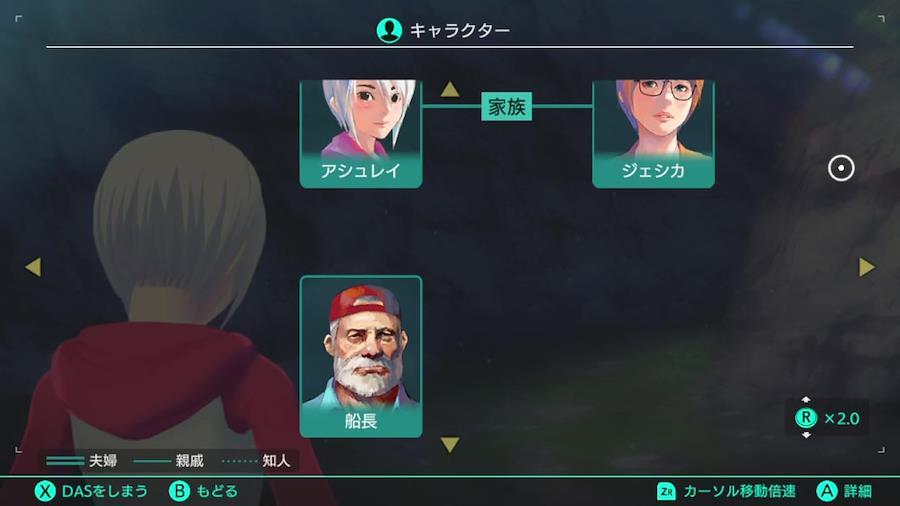Click the right scroll arrow

coord(867,267)
